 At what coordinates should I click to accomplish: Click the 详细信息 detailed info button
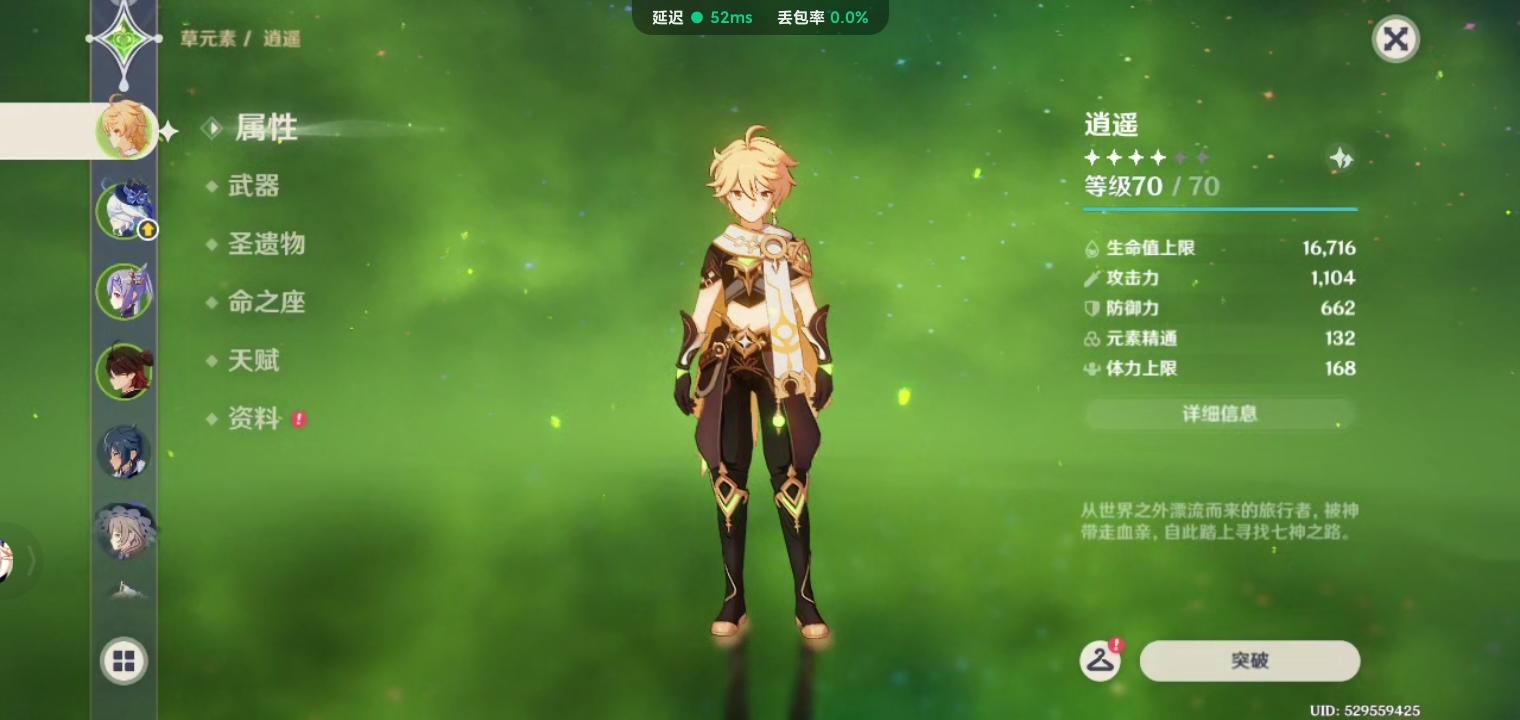(1219, 414)
